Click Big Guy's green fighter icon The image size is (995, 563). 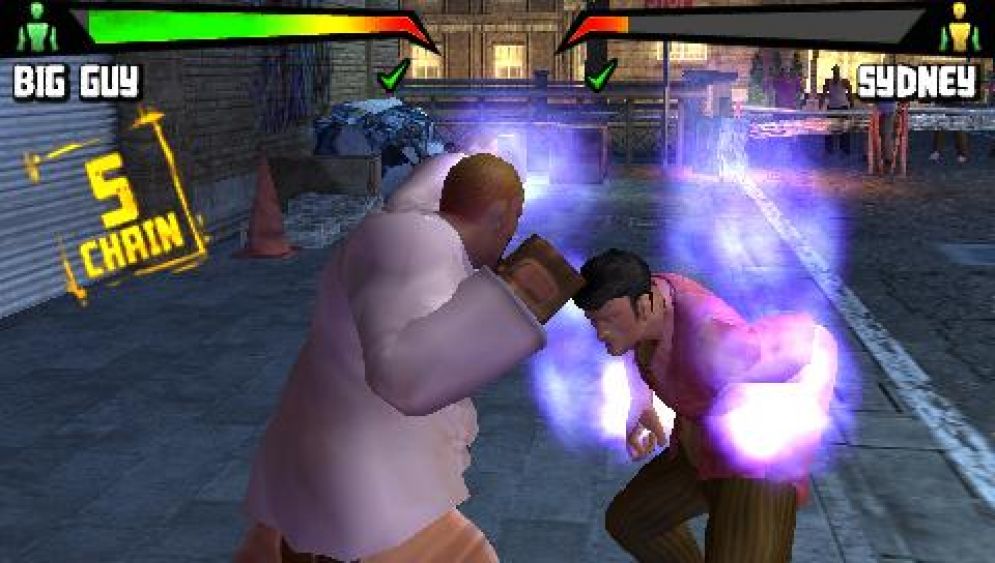click(37, 29)
